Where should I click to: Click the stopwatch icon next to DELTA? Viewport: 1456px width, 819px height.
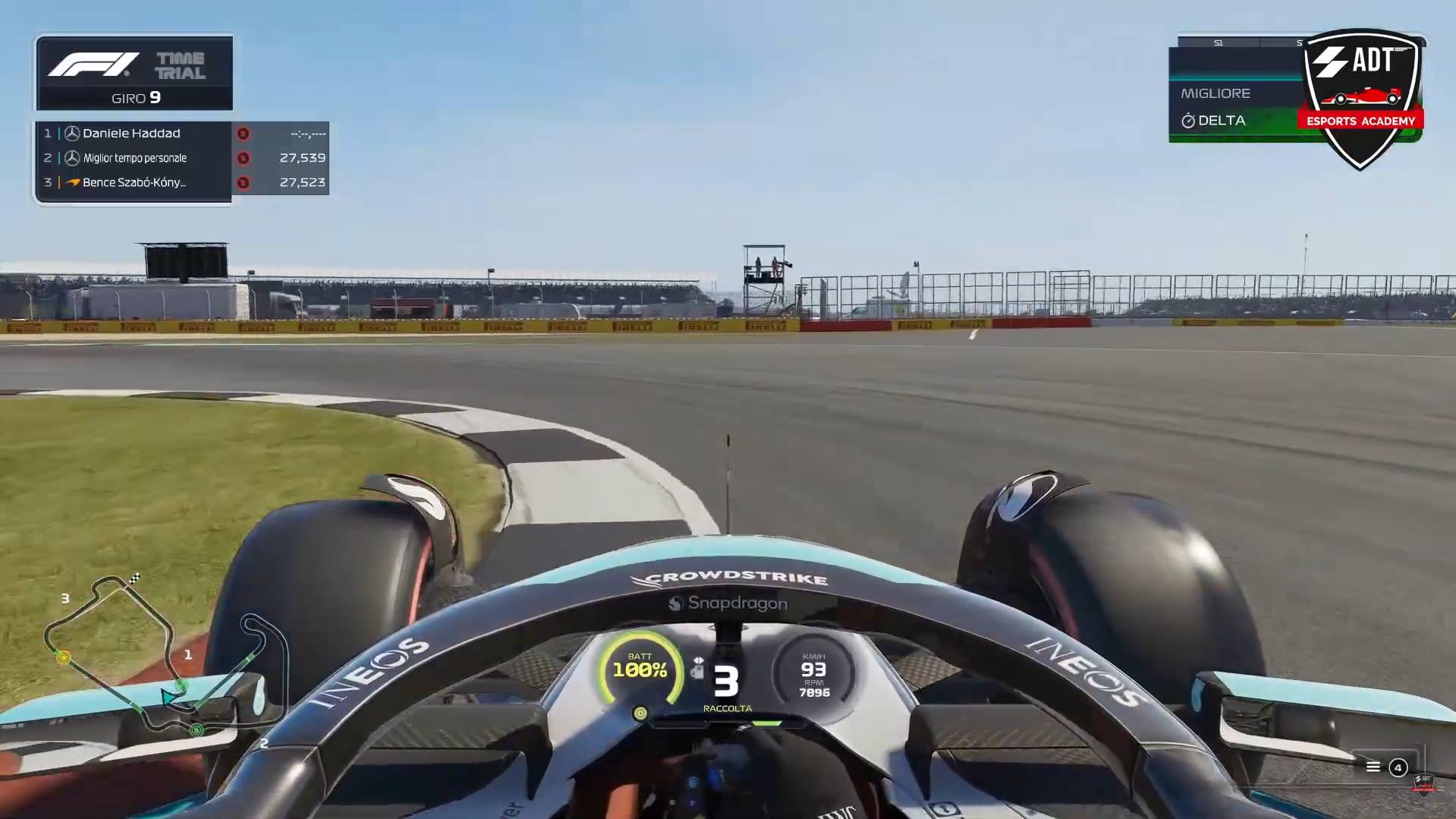1187,120
